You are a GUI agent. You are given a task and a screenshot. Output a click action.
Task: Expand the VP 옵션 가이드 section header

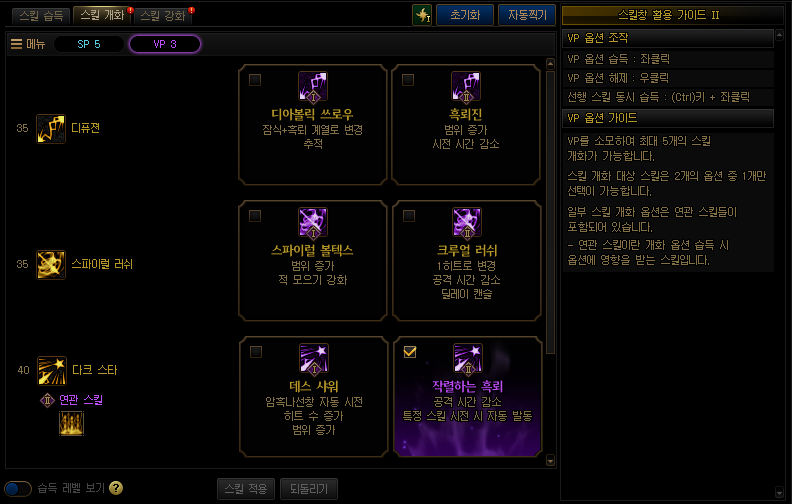[667, 118]
